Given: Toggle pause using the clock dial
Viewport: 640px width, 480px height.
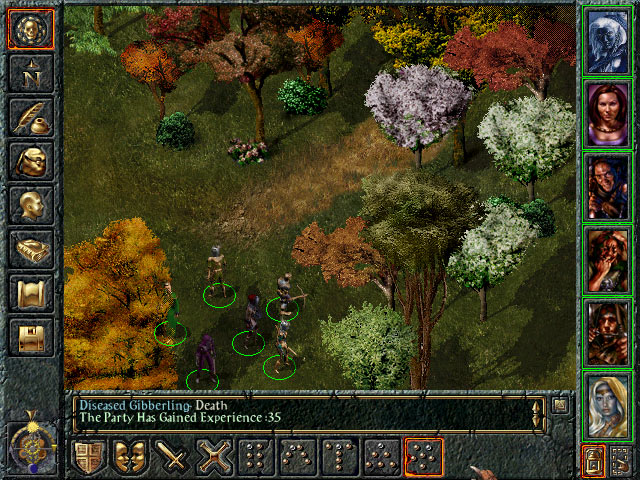Looking at the screenshot, I should tap(31, 441).
